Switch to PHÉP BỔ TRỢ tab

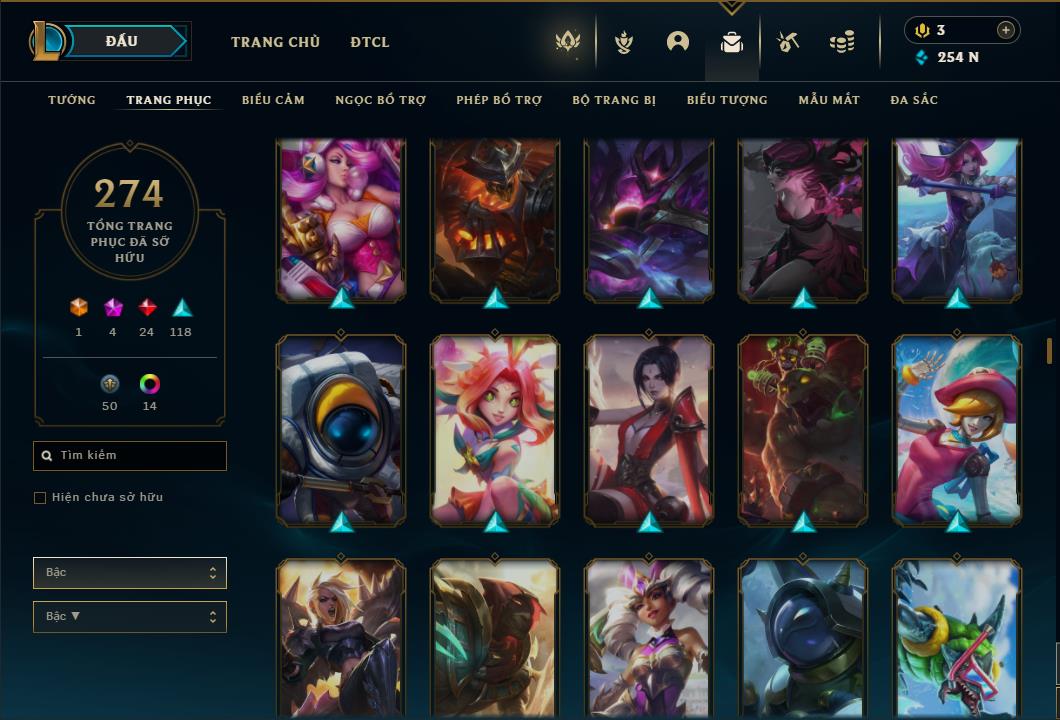[499, 100]
